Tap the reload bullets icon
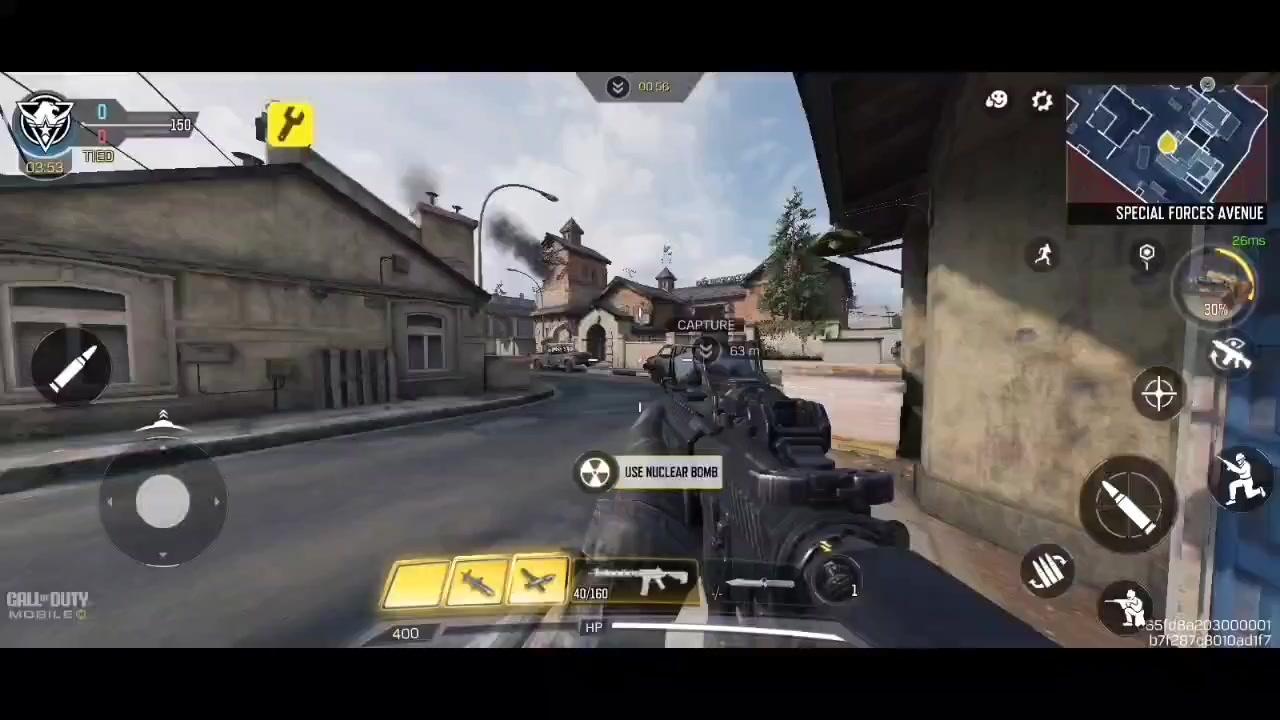Viewport: 1280px width, 720px height. 1048,570
